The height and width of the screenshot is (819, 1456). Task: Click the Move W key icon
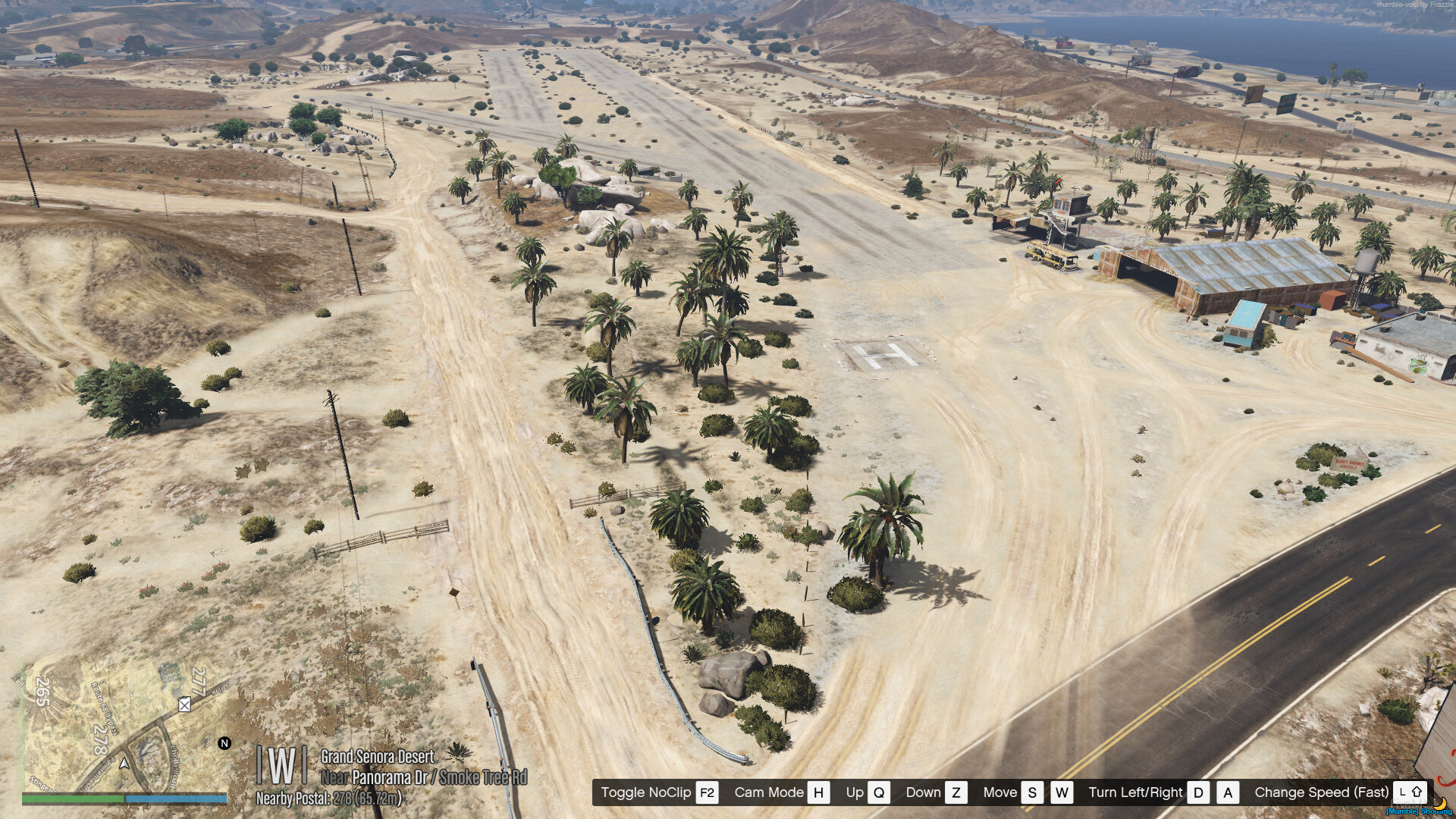(1062, 792)
